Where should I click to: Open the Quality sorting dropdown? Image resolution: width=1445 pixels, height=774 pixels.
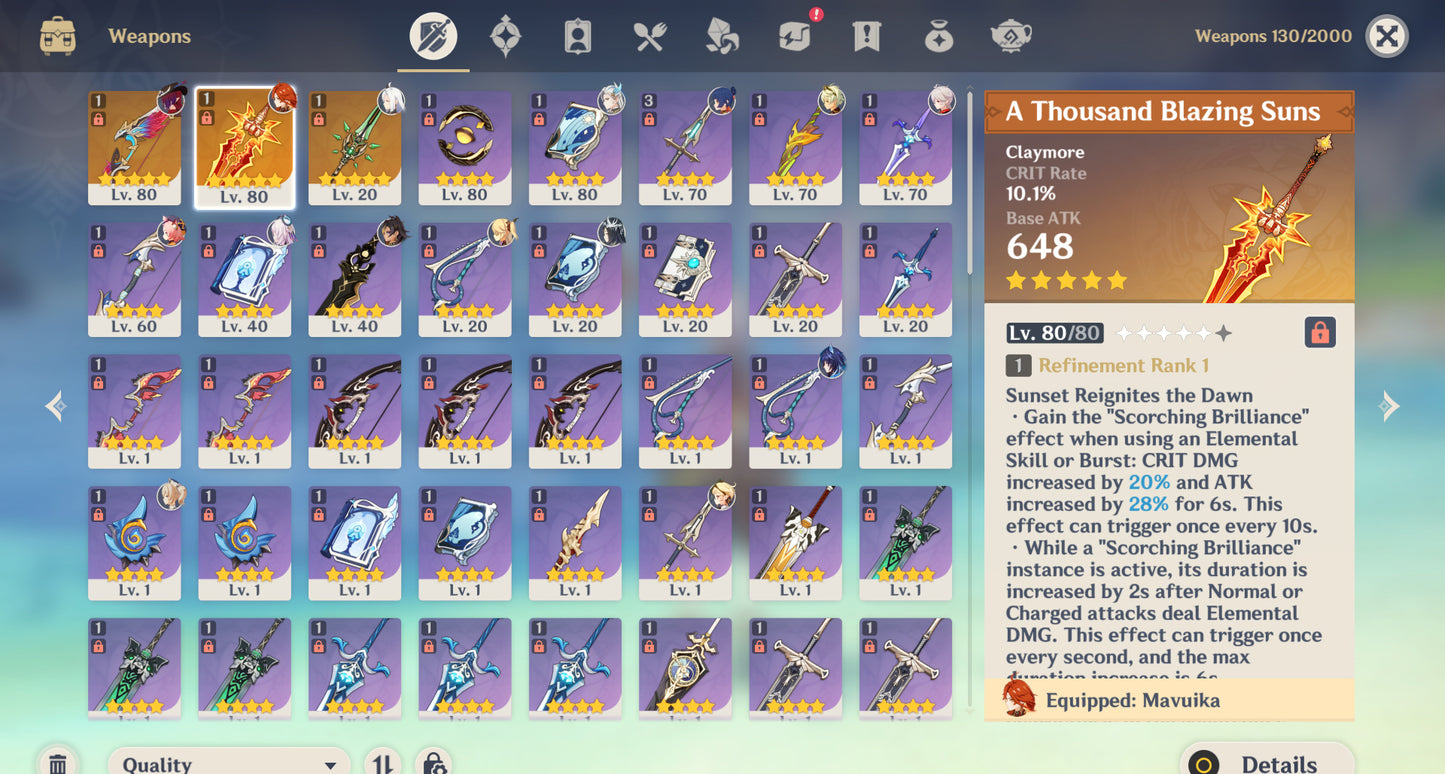(228, 762)
